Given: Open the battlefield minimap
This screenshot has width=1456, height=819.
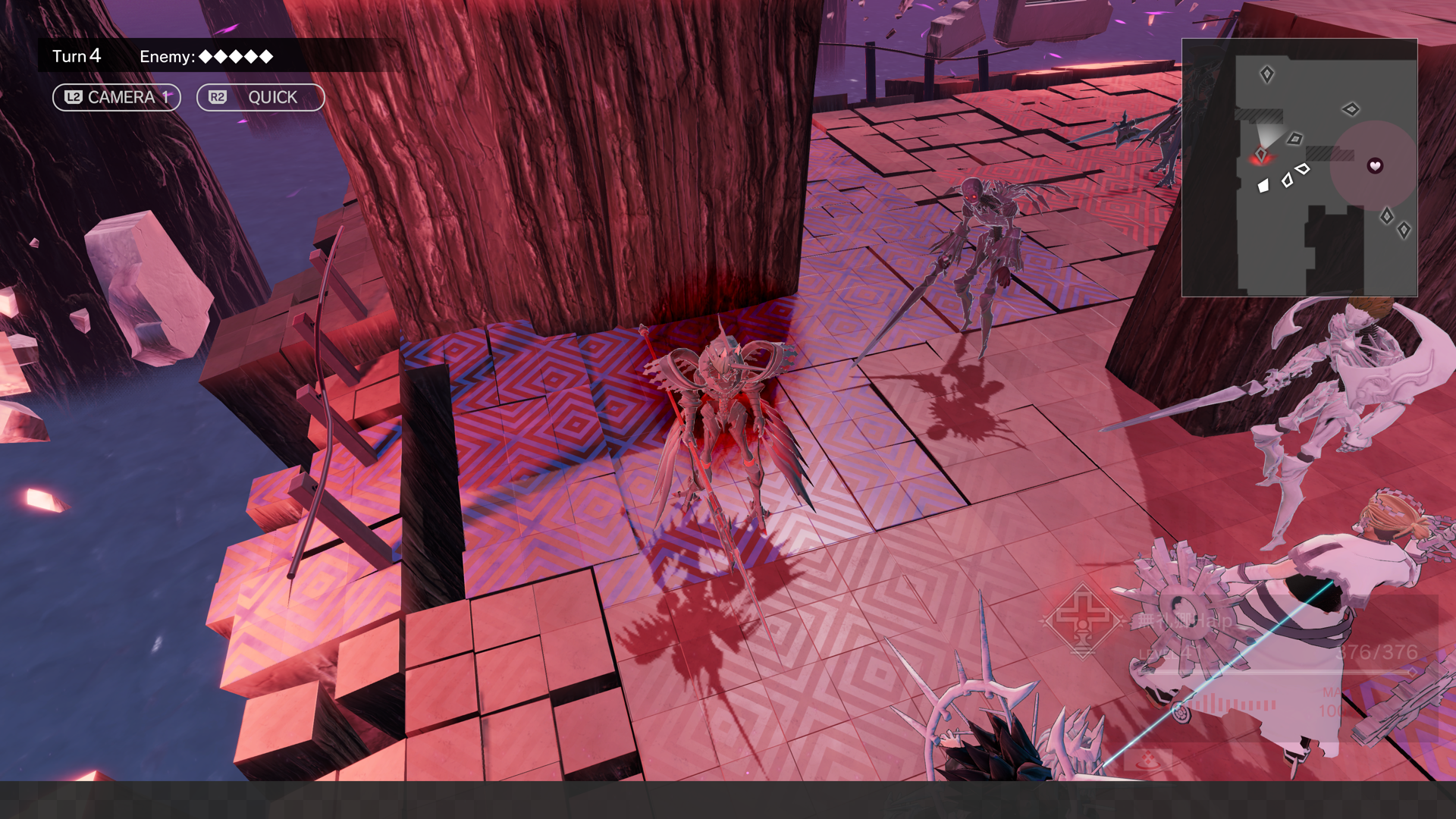Looking at the screenshot, I should coord(1299,168).
